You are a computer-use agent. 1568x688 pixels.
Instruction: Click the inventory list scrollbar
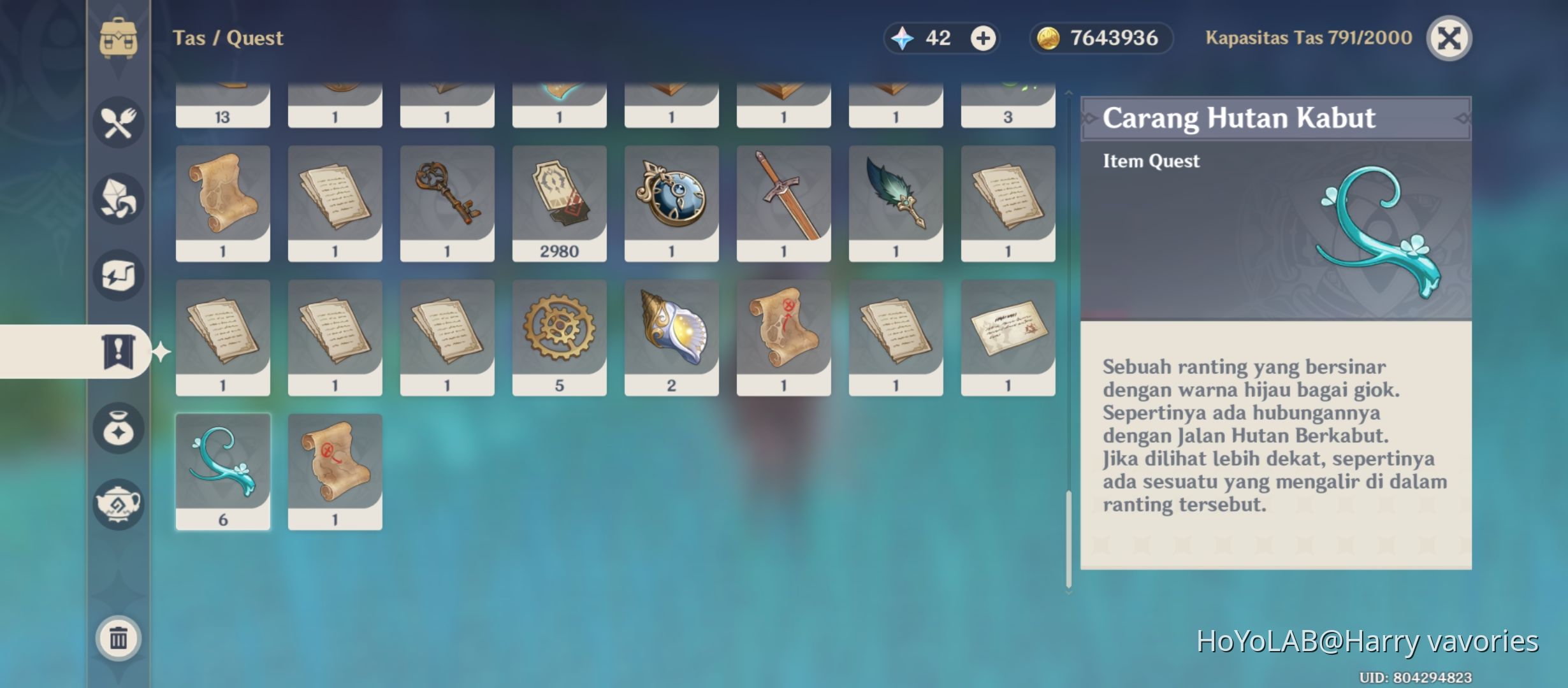(x=1069, y=538)
